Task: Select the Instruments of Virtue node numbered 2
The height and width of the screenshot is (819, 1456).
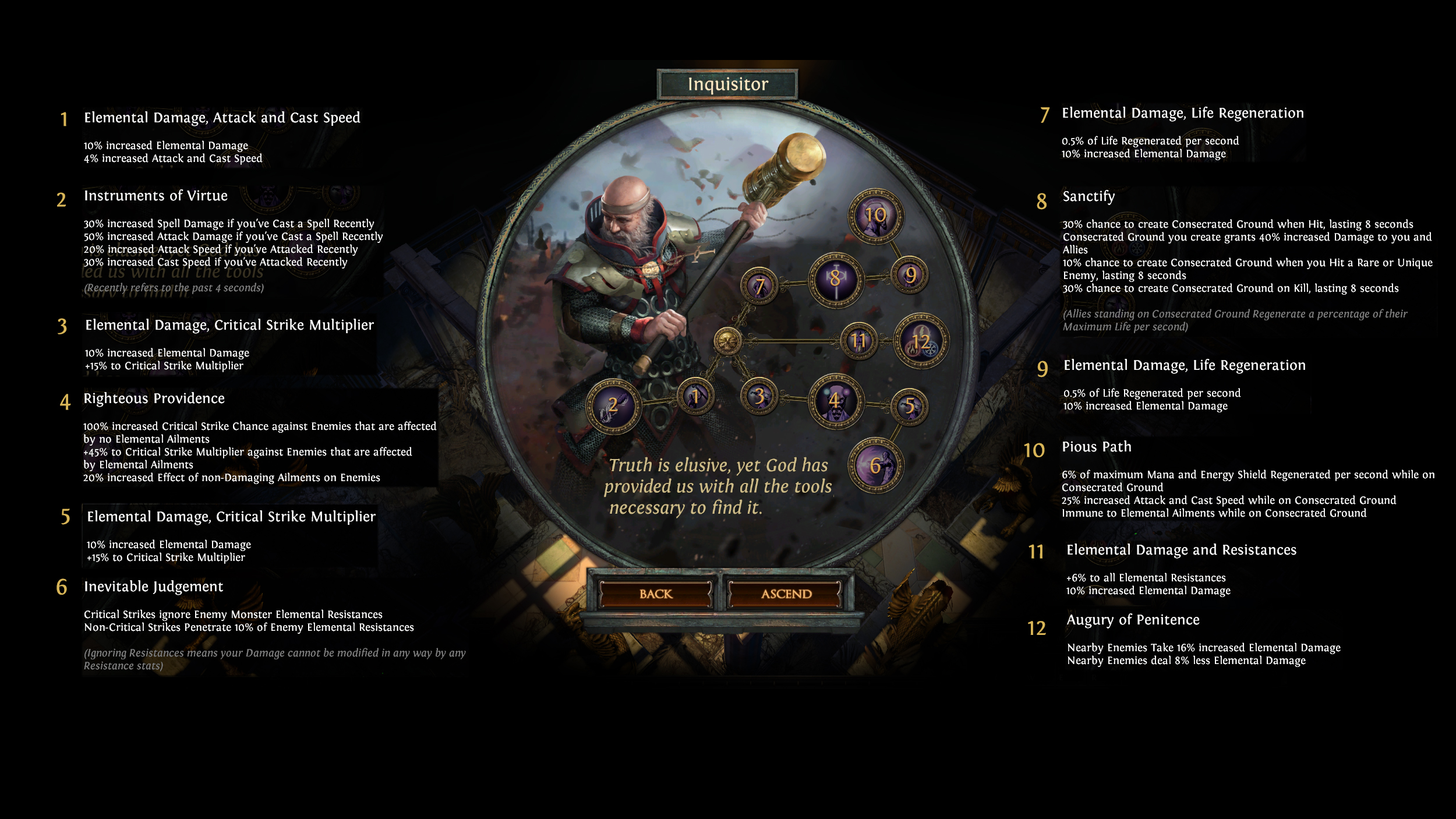Action: click(613, 406)
